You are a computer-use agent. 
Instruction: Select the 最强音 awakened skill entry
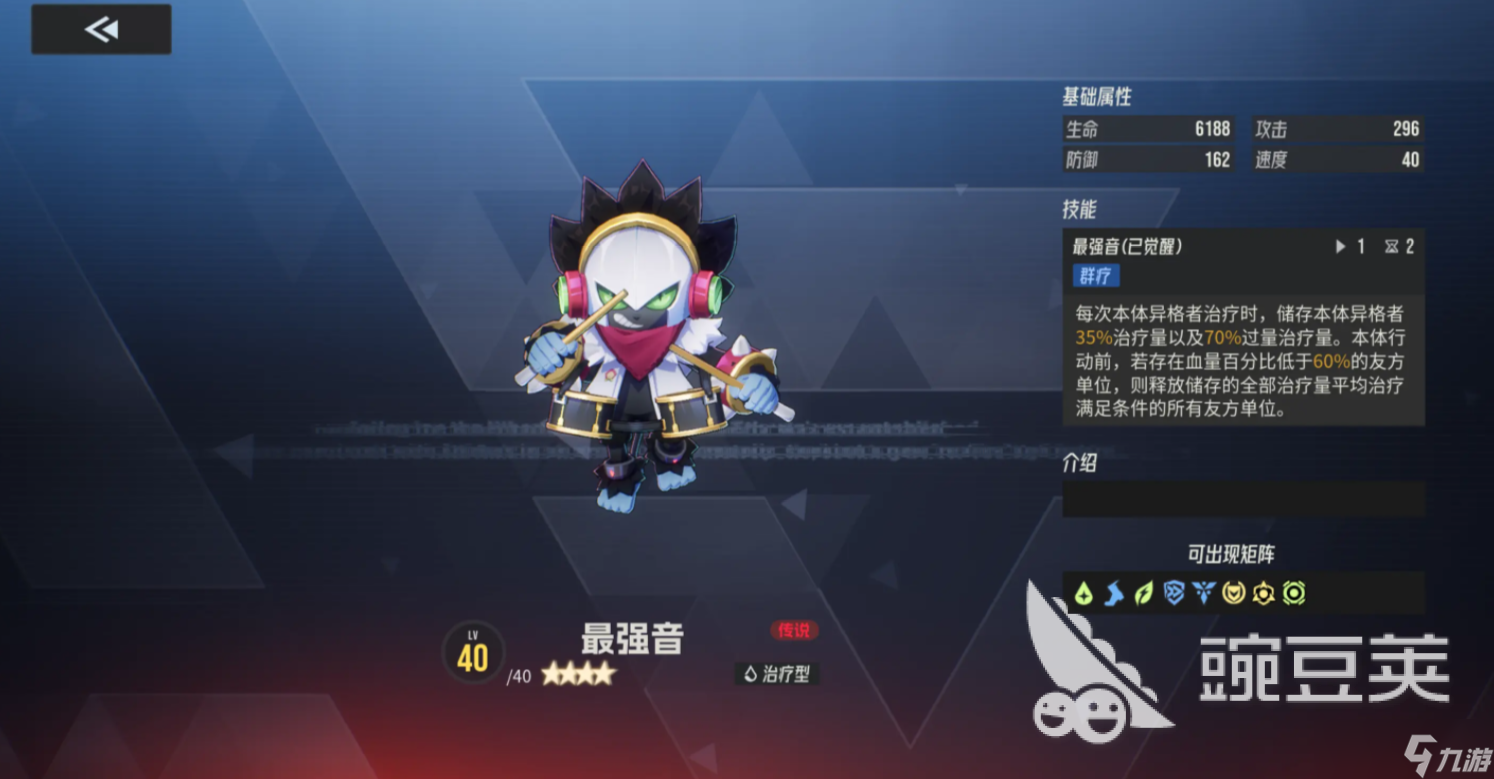click(1127, 246)
